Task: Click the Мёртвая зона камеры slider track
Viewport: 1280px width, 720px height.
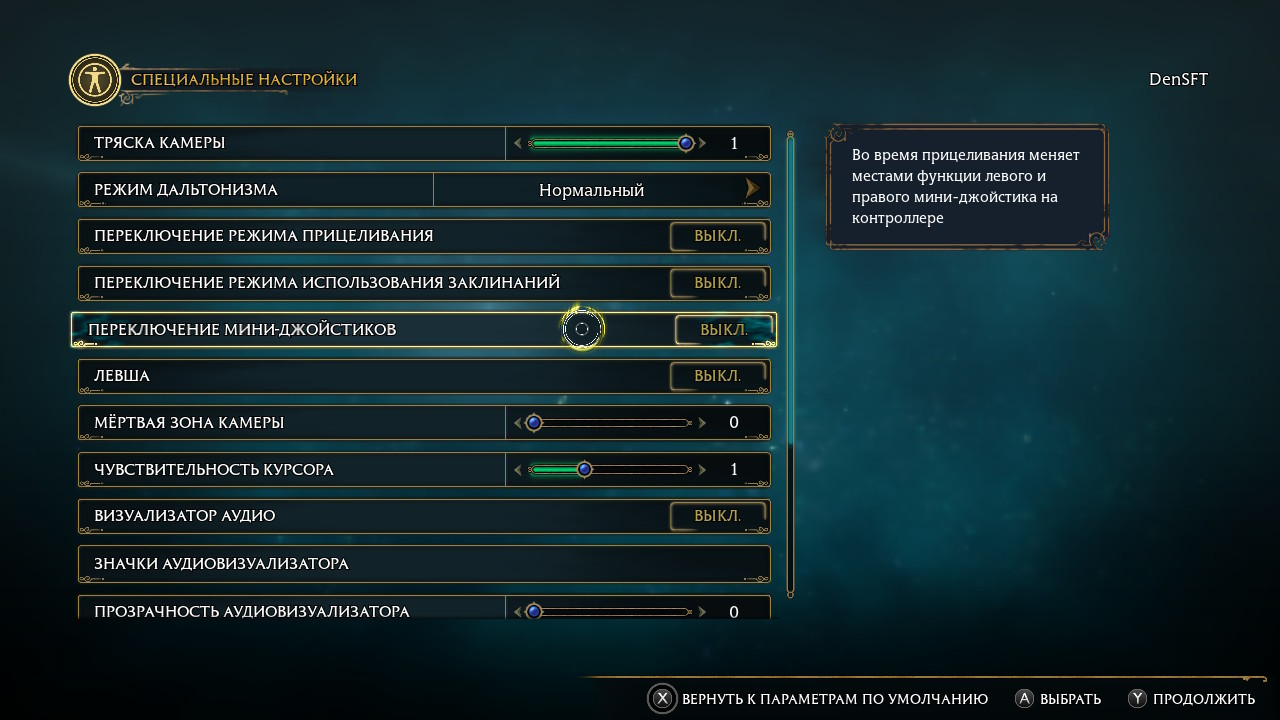Action: [610, 423]
